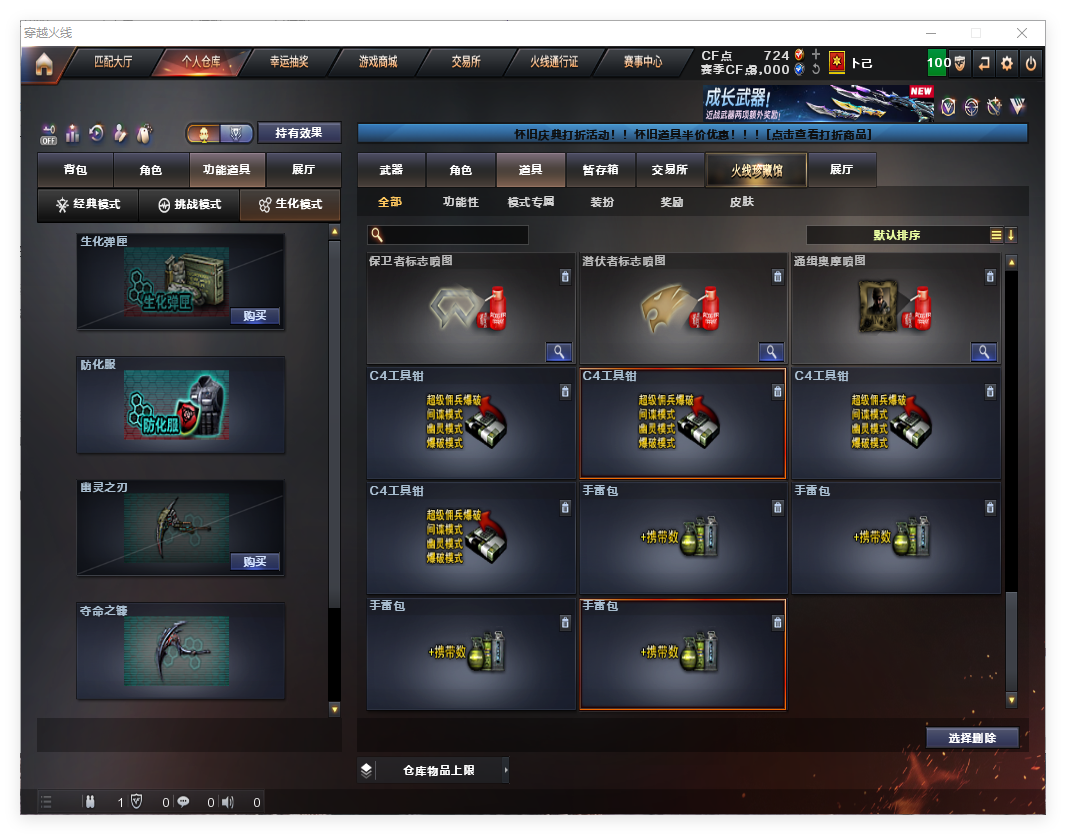Buy the 生化弹匣 bio magazine

click(254, 316)
